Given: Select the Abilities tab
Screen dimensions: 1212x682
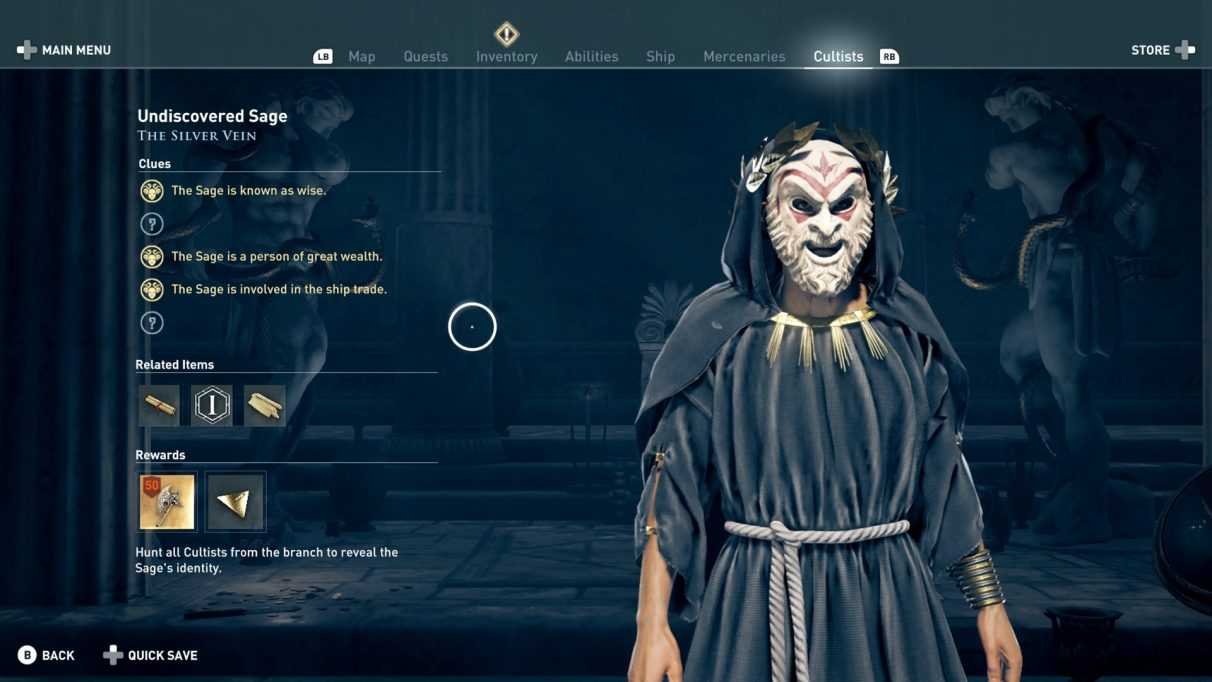Looking at the screenshot, I should [591, 57].
